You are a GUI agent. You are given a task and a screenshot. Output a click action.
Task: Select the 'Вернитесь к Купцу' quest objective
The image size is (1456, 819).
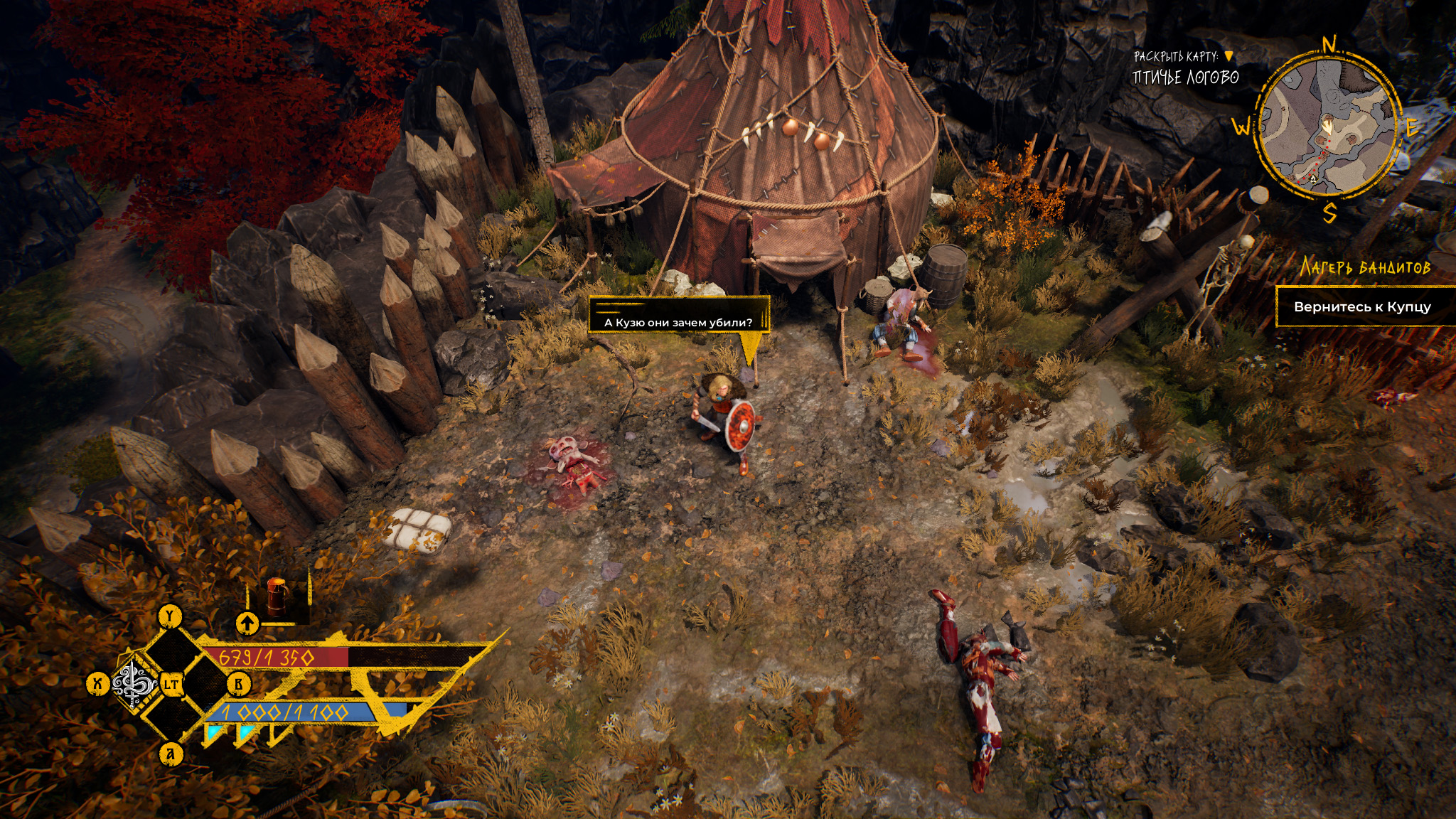[1361, 307]
